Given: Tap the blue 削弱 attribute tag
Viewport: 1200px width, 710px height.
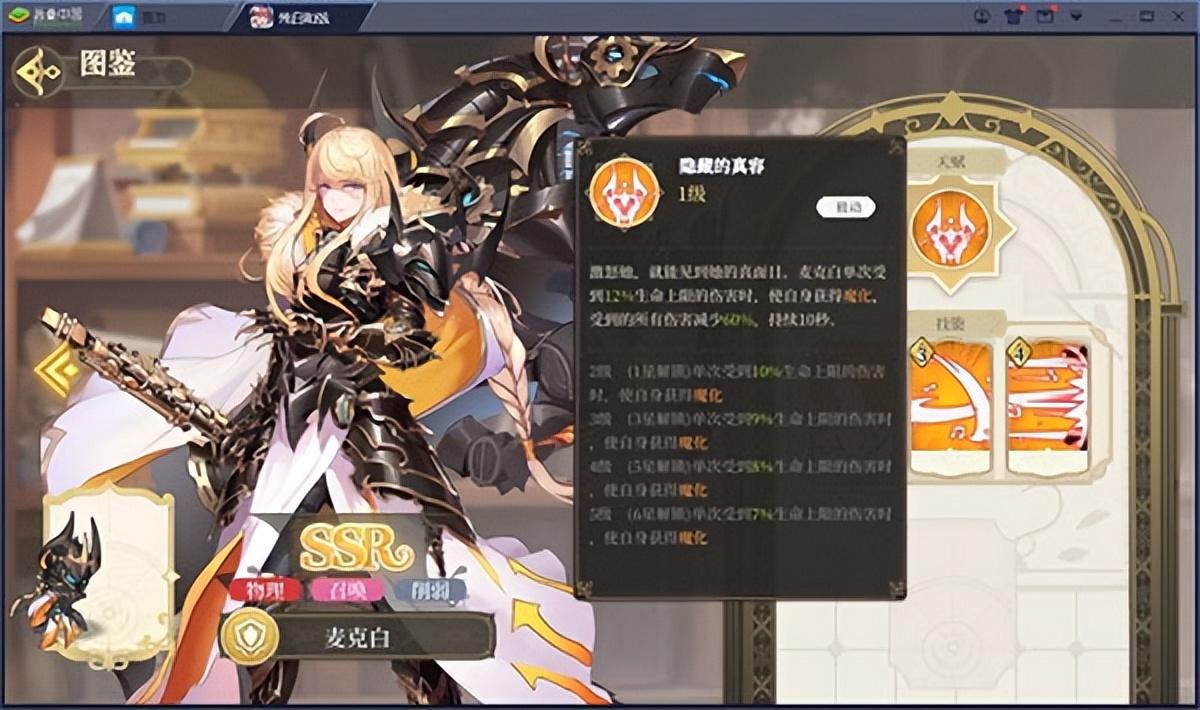Looking at the screenshot, I should coord(432,590).
